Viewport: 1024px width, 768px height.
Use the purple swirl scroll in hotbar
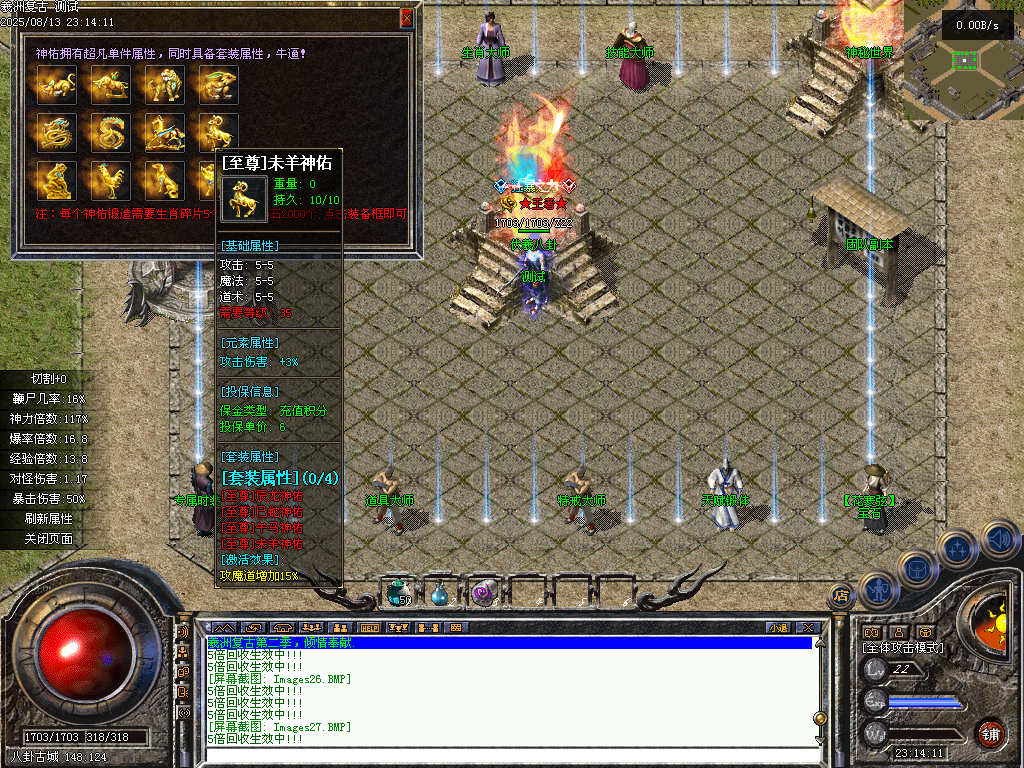pyautogui.click(x=483, y=593)
